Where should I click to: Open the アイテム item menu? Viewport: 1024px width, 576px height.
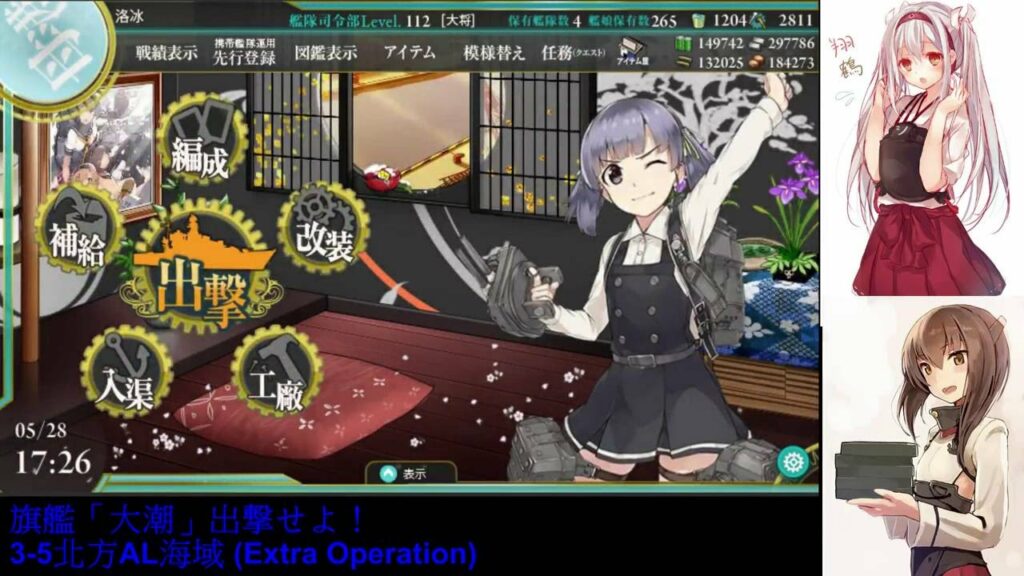click(x=408, y=53)
